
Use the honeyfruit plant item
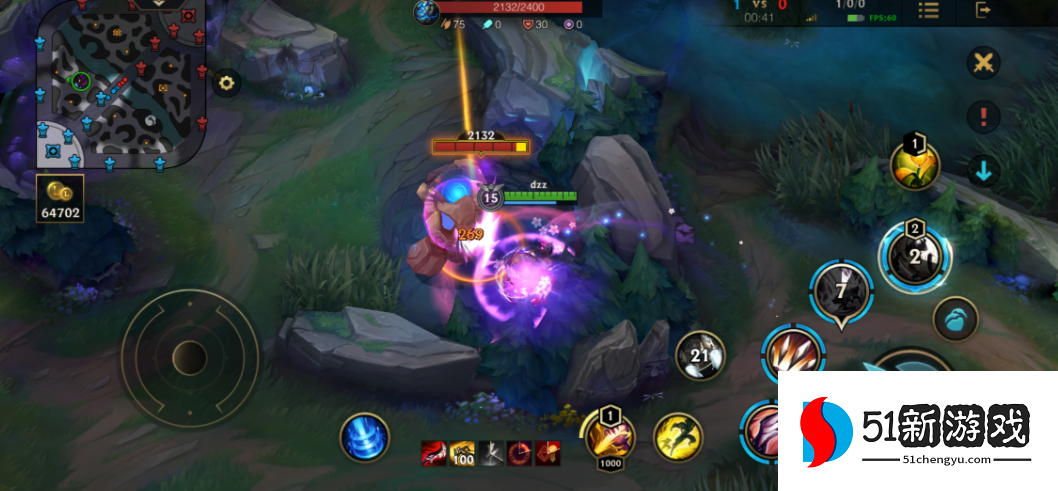915,165
